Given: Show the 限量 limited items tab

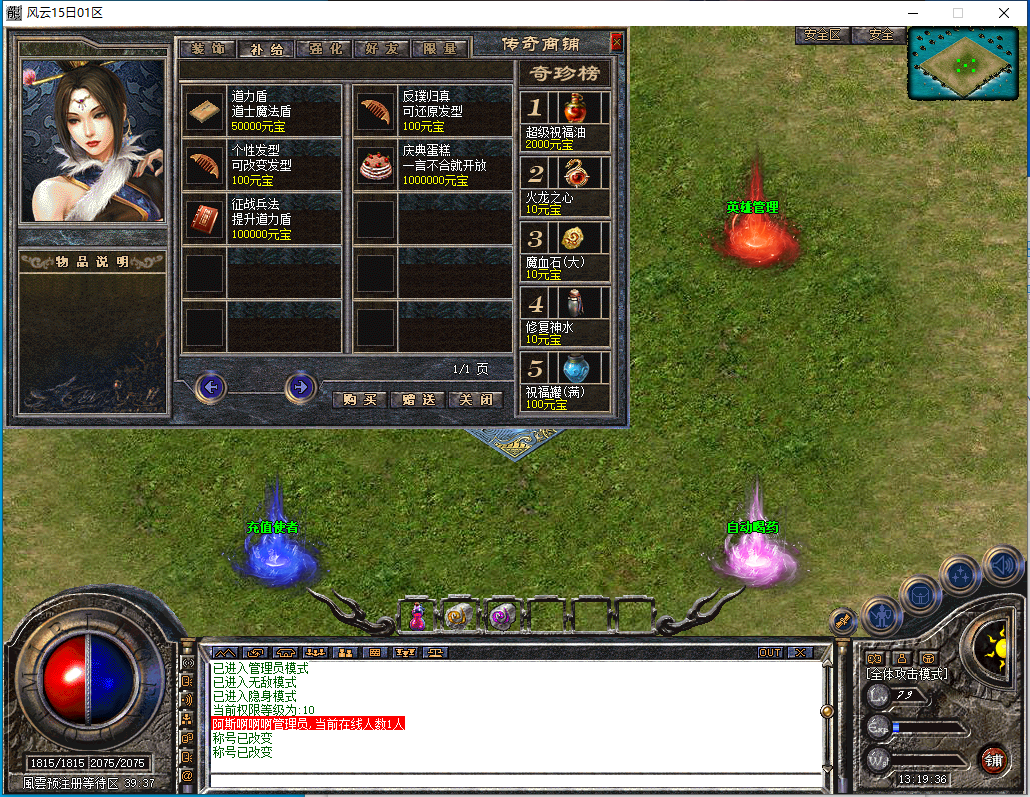Looking at the screenshot, I should pos(440,49).
